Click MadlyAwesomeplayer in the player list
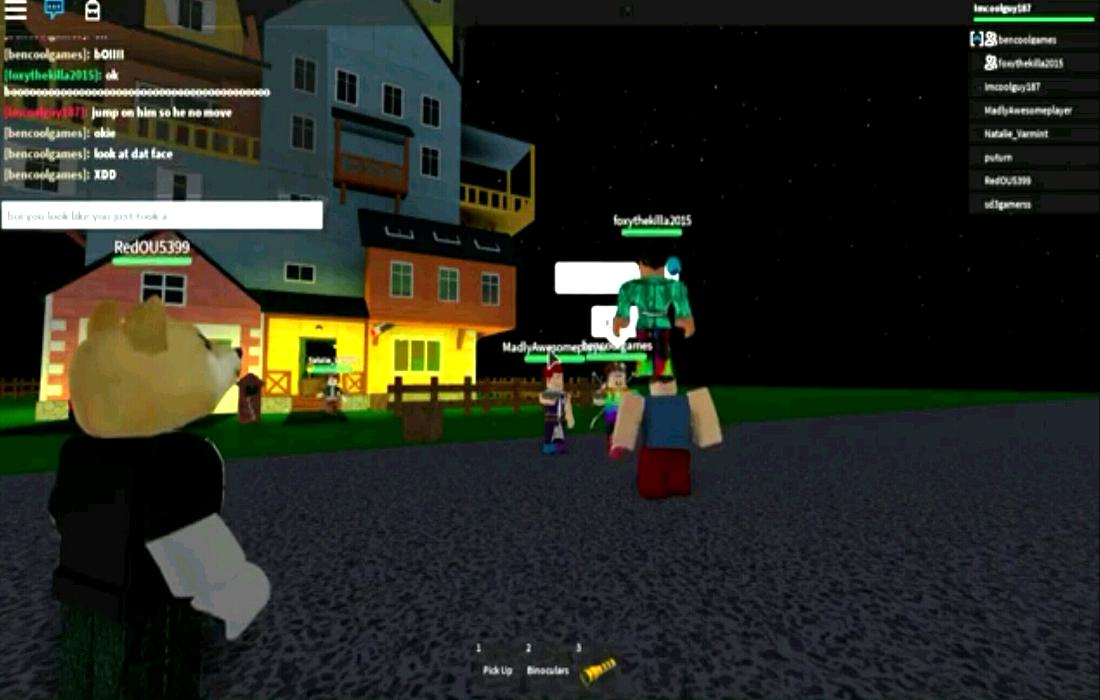This screenshot has width=1100, height=700. [x=1027, y=110]
